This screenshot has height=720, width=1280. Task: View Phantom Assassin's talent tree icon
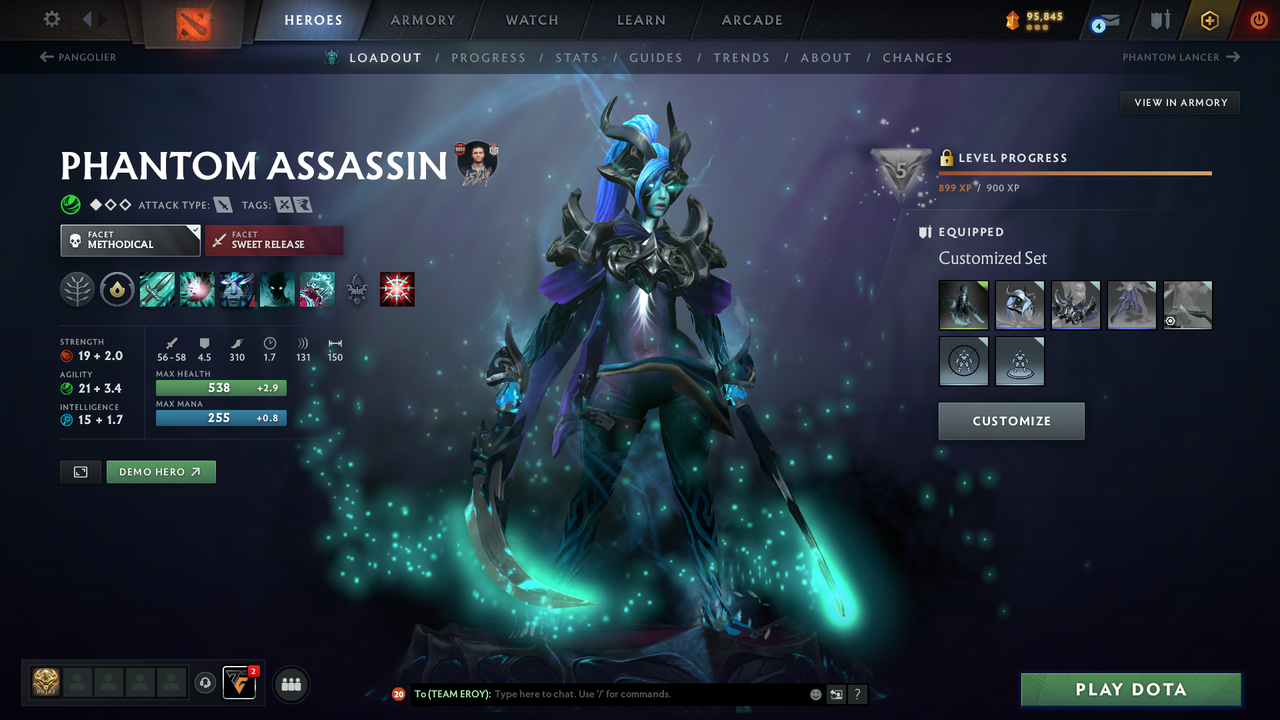[77, 289]
